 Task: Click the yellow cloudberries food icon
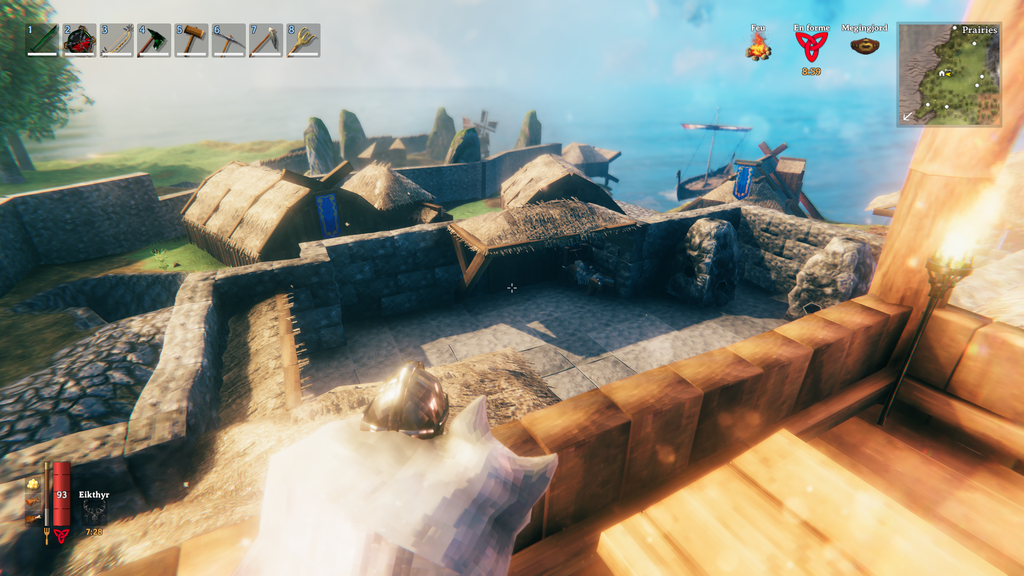pyautogui.click(x=33, y=485)
